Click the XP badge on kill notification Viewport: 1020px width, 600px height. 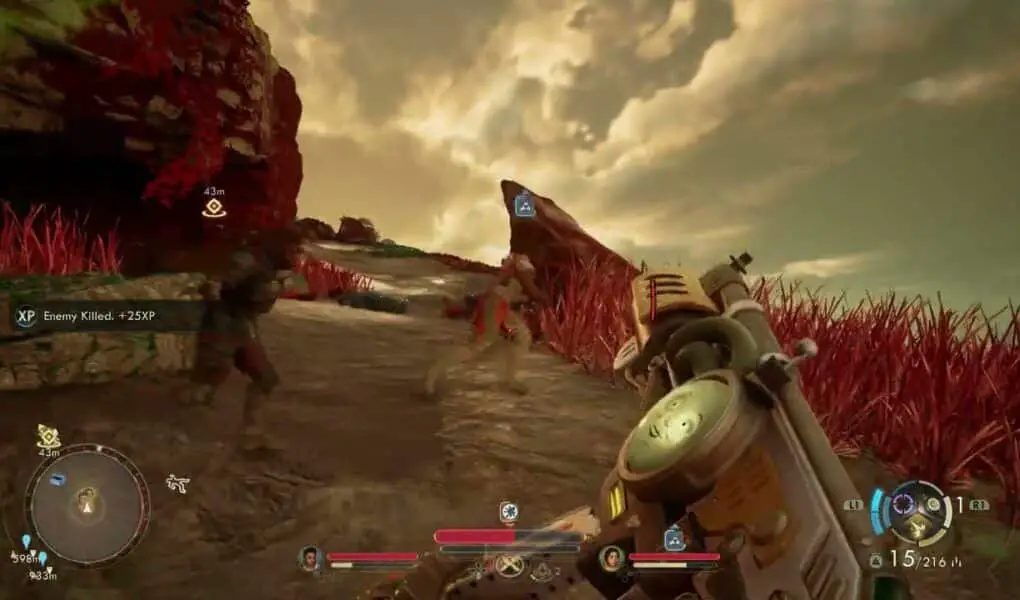(x=27, y=316)
